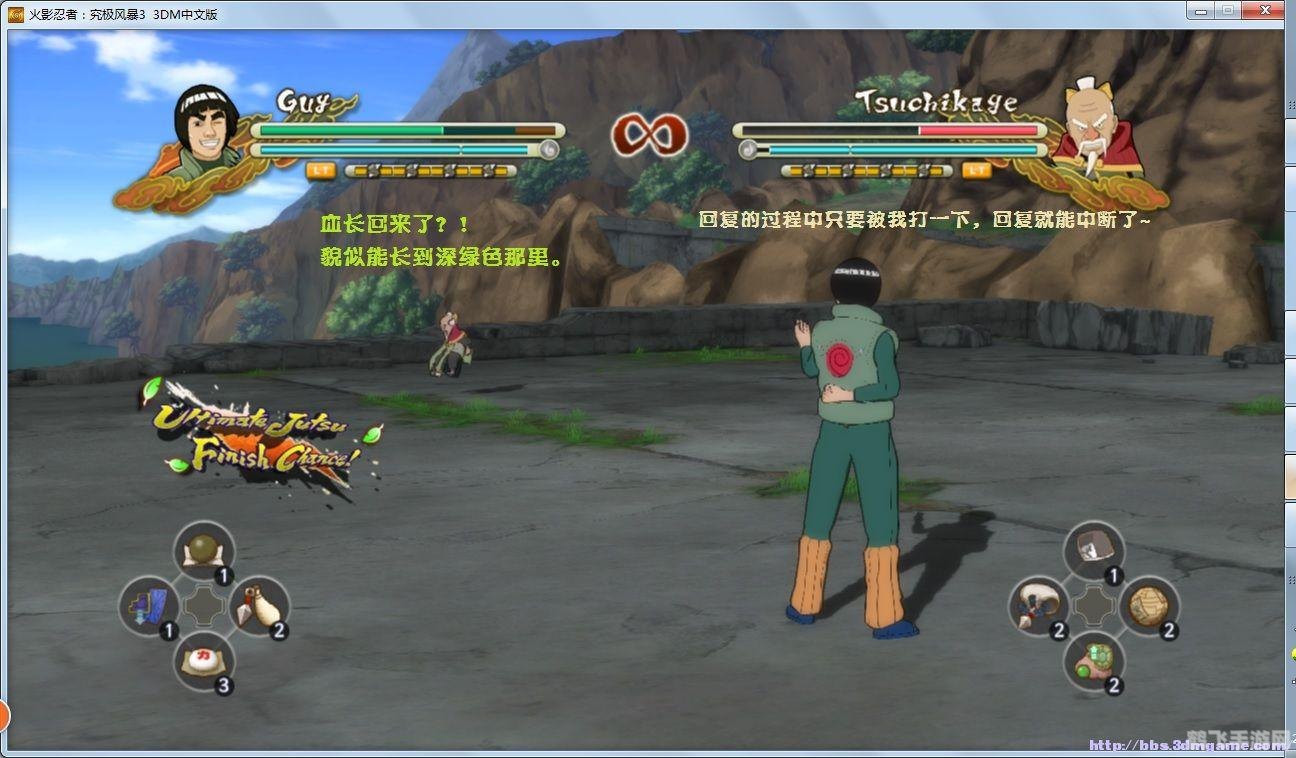Viewport: 1296px width, 758px height.
Task: Choose the white rice cake item slot
Action: [204, 661]
